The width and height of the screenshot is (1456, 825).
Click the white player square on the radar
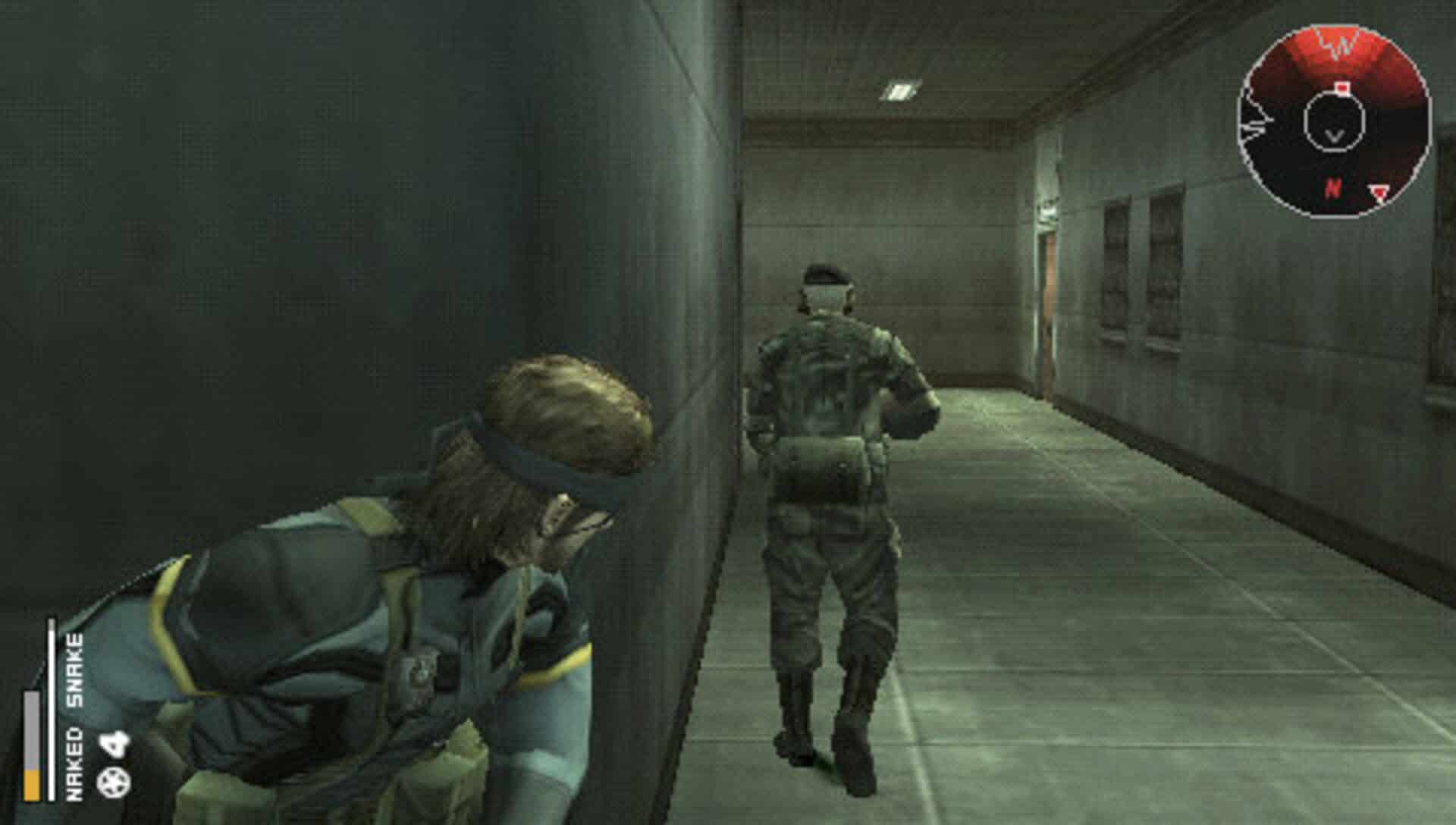[x=1342, y=87]
